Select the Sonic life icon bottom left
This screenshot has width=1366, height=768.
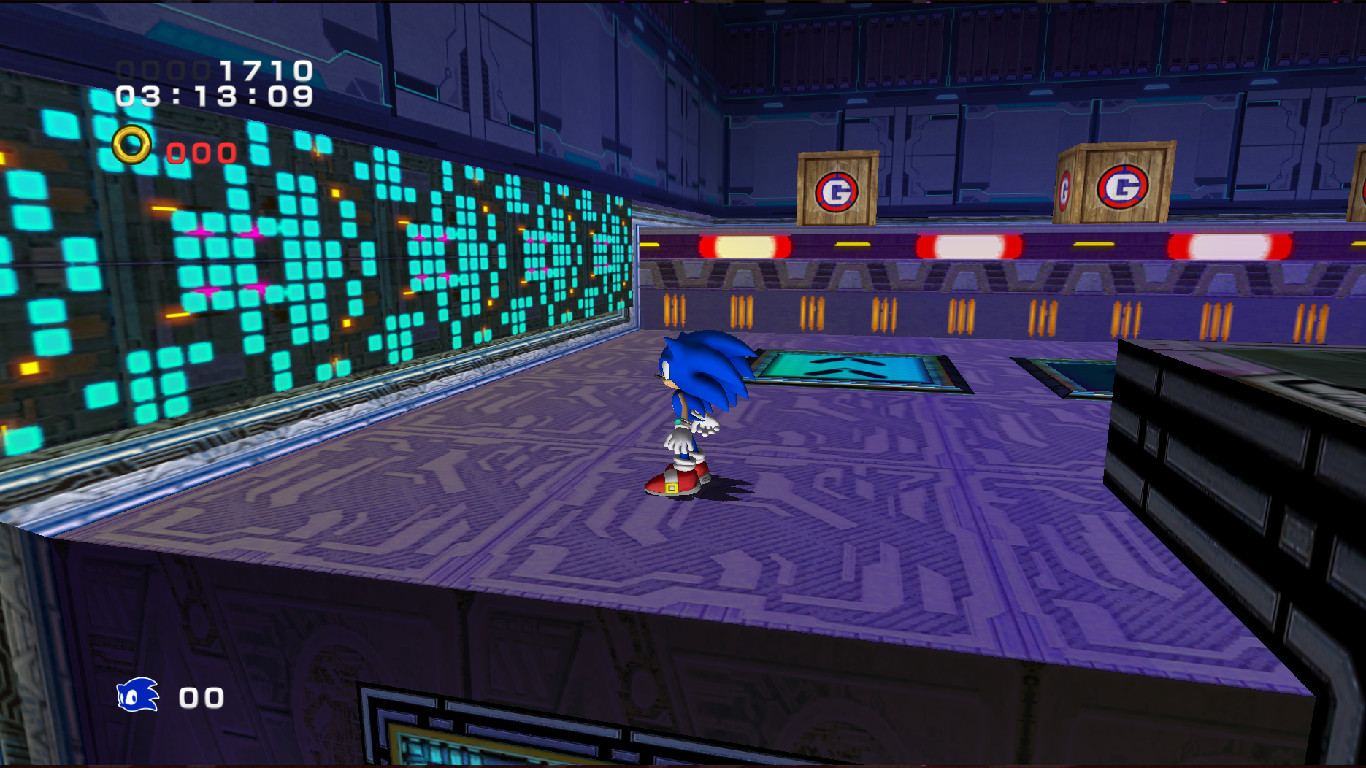point(138,695)
